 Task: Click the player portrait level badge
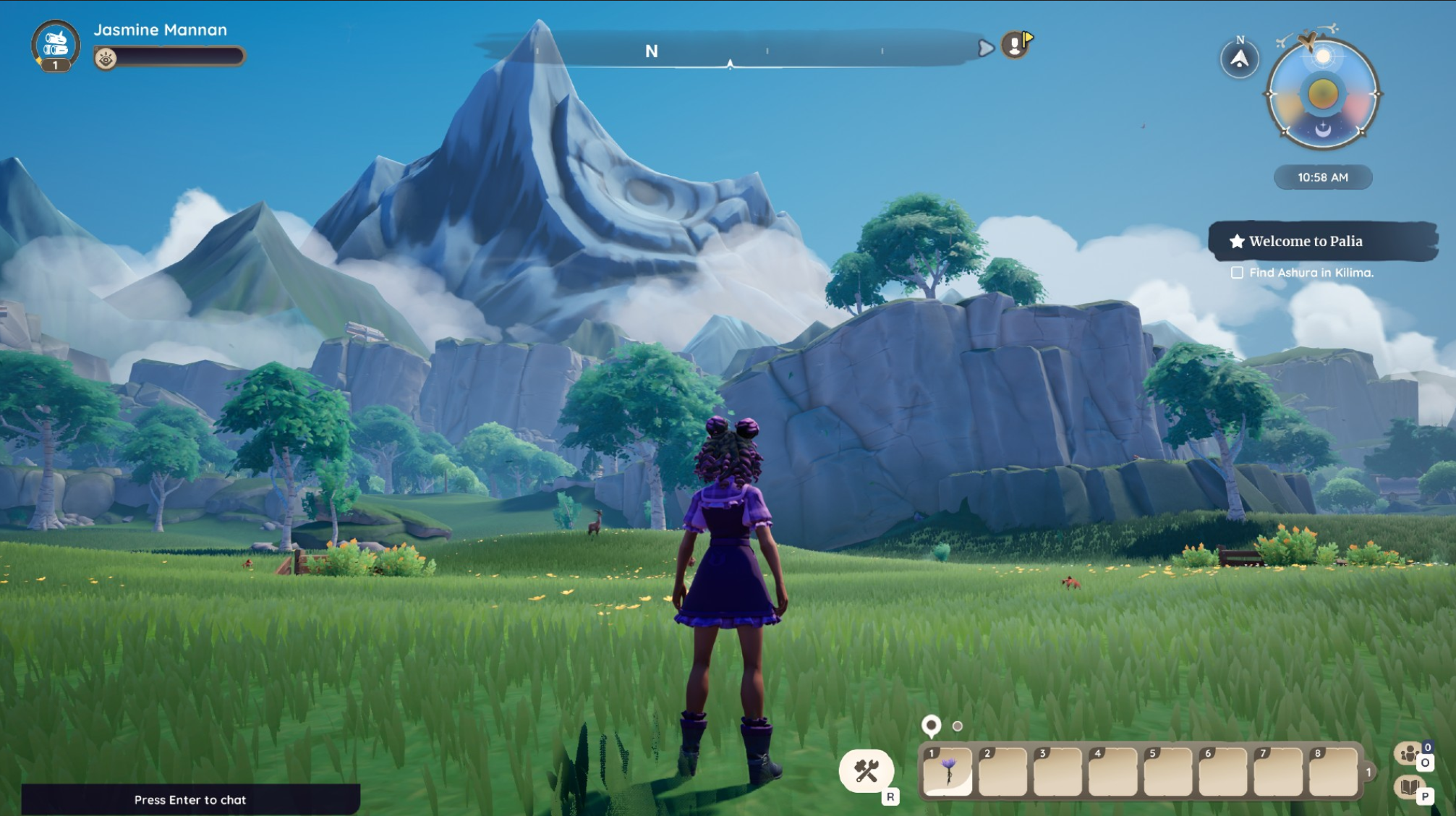55,65
